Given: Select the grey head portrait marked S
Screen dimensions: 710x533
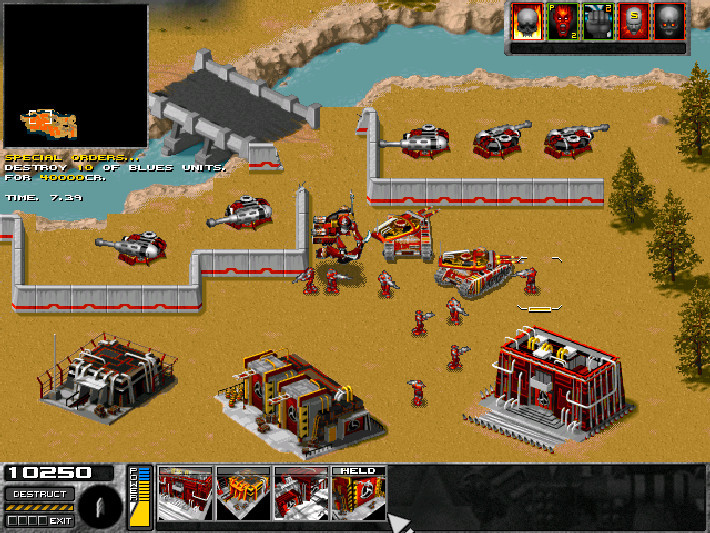Looking at the screenshot, I should pos(633,21).
